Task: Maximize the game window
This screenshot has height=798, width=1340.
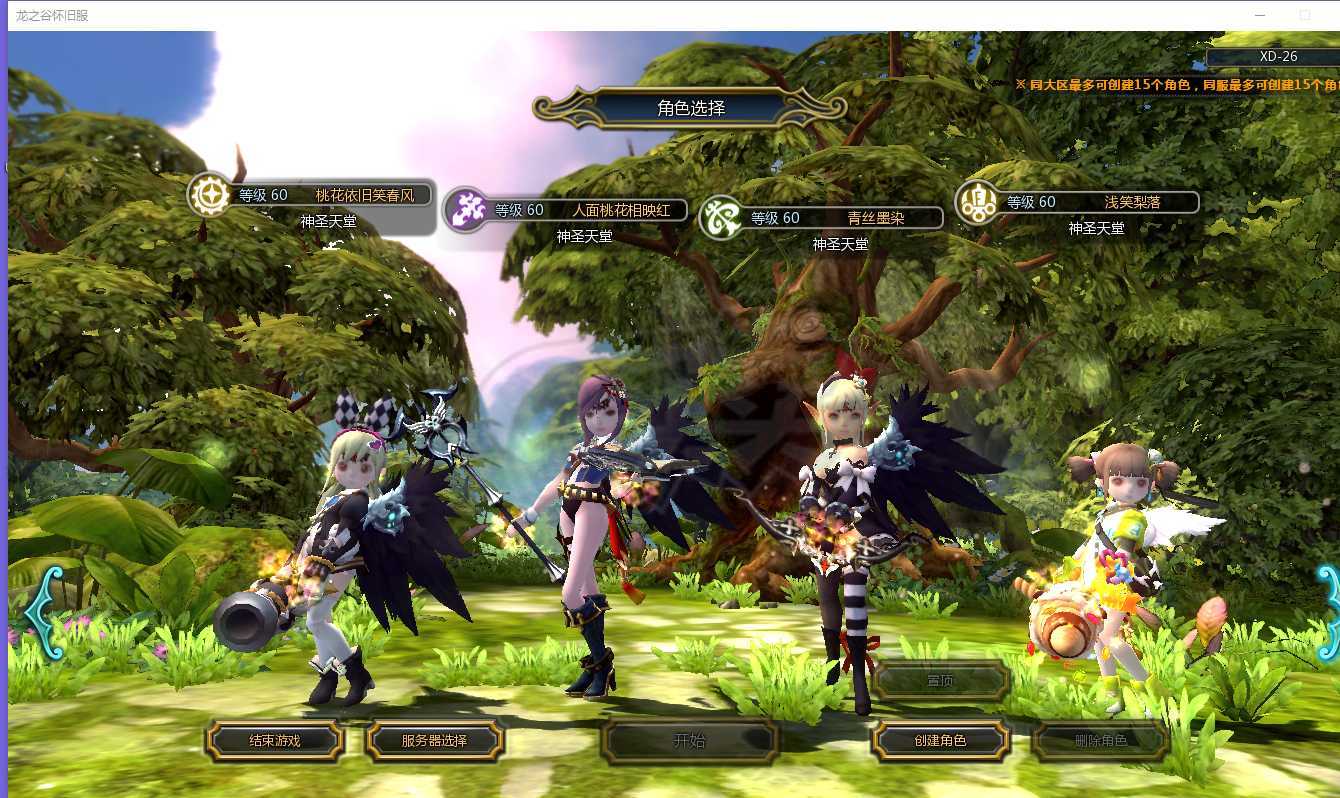Action: click(1304, 15)
